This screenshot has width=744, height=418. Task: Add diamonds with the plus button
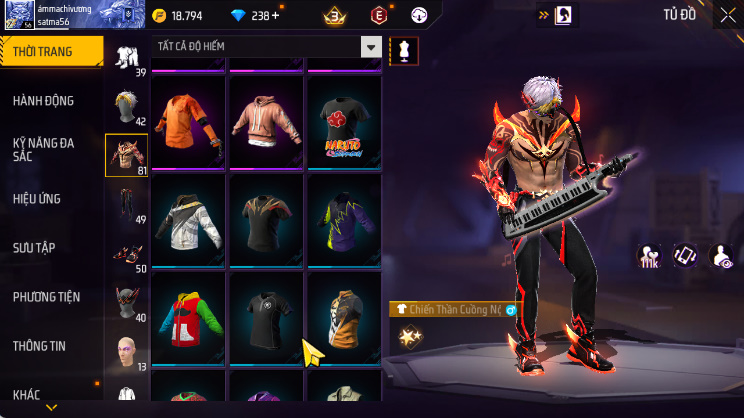[x=276, y=16]
